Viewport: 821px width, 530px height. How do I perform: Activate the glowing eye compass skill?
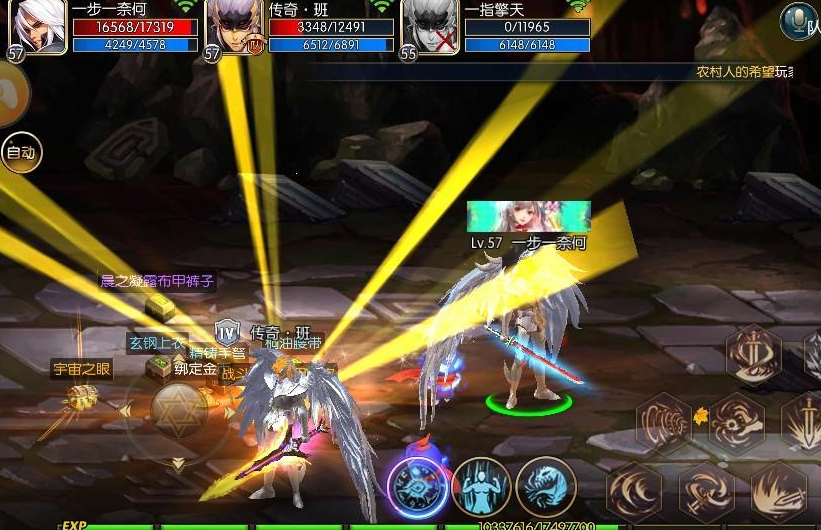[418, 487]
